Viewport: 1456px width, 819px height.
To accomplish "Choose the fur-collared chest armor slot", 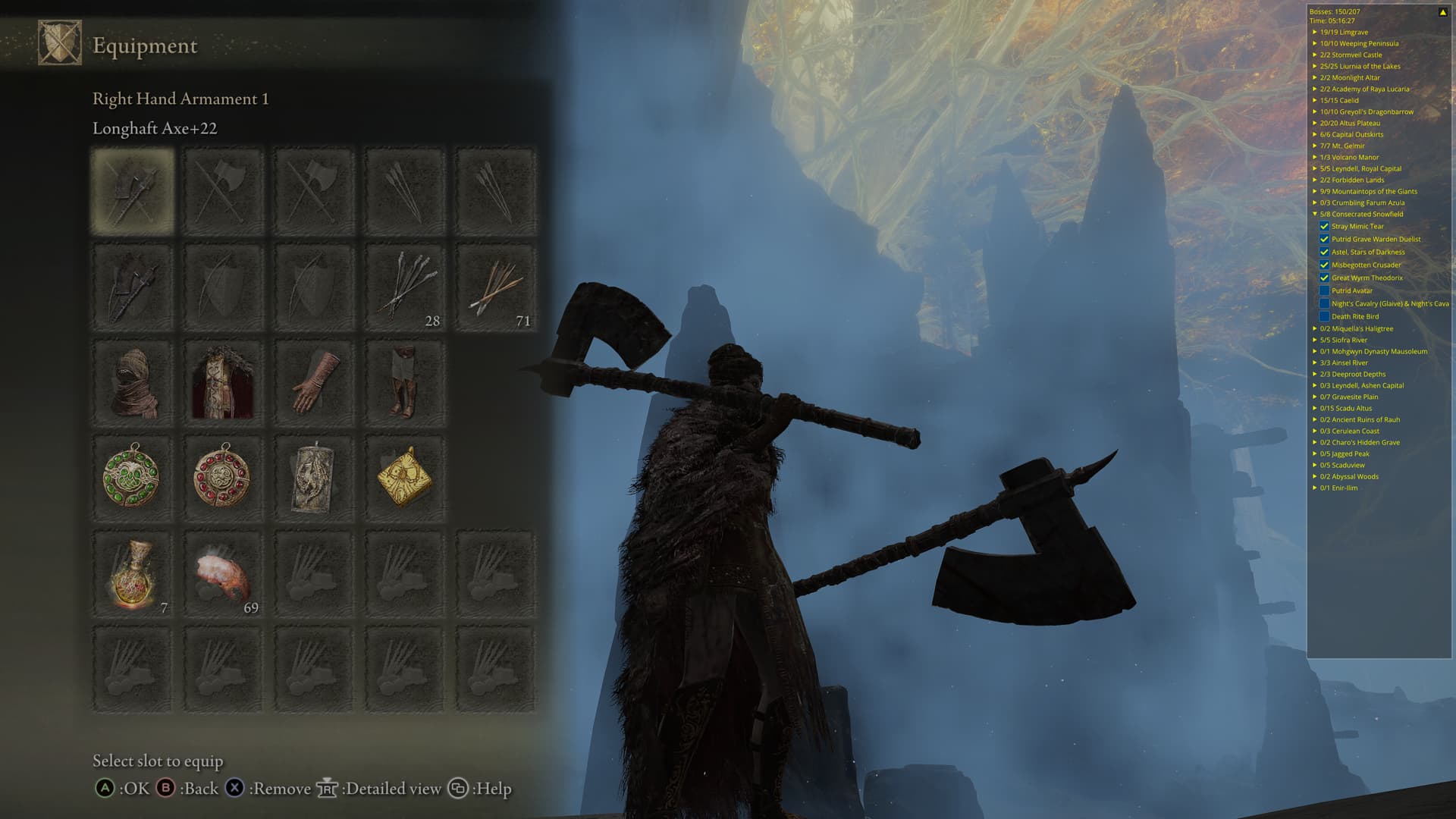I will [223, 383].
